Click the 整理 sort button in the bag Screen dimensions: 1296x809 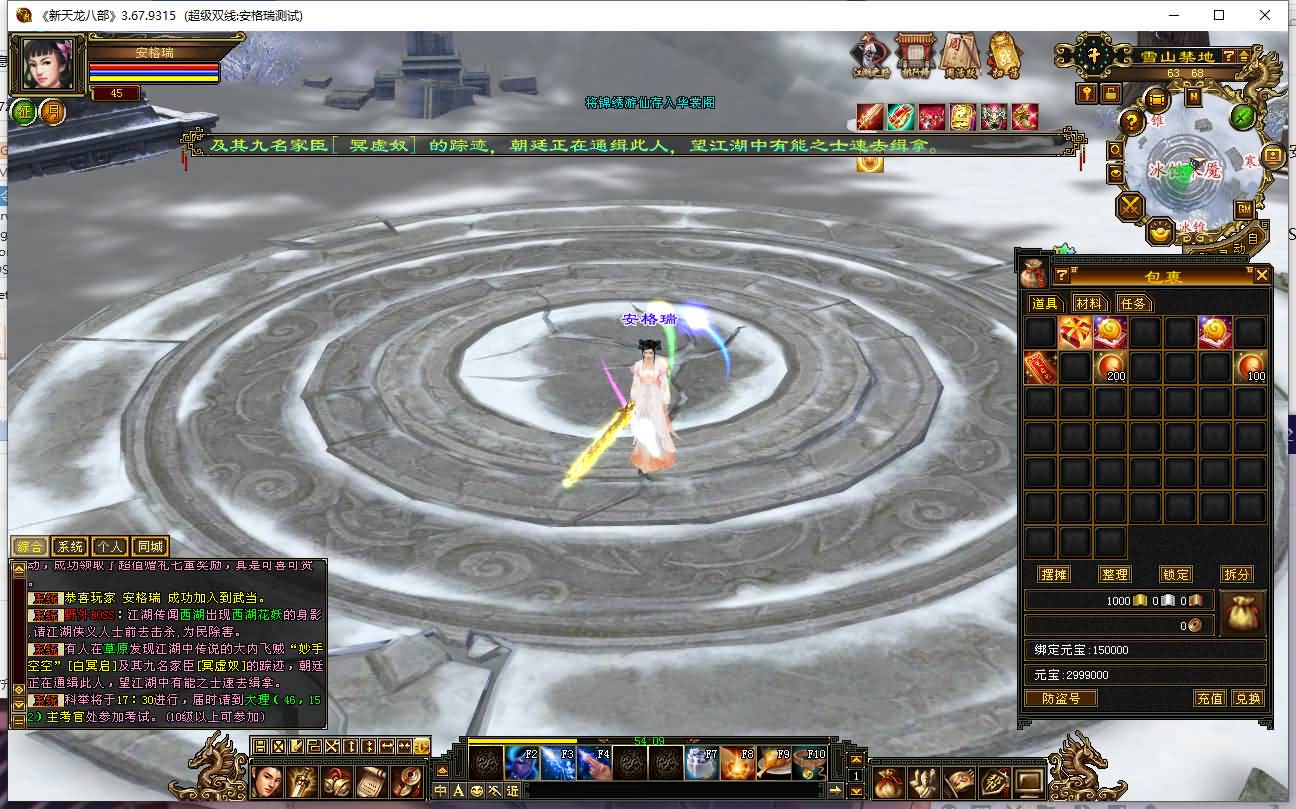(1115, 574)
